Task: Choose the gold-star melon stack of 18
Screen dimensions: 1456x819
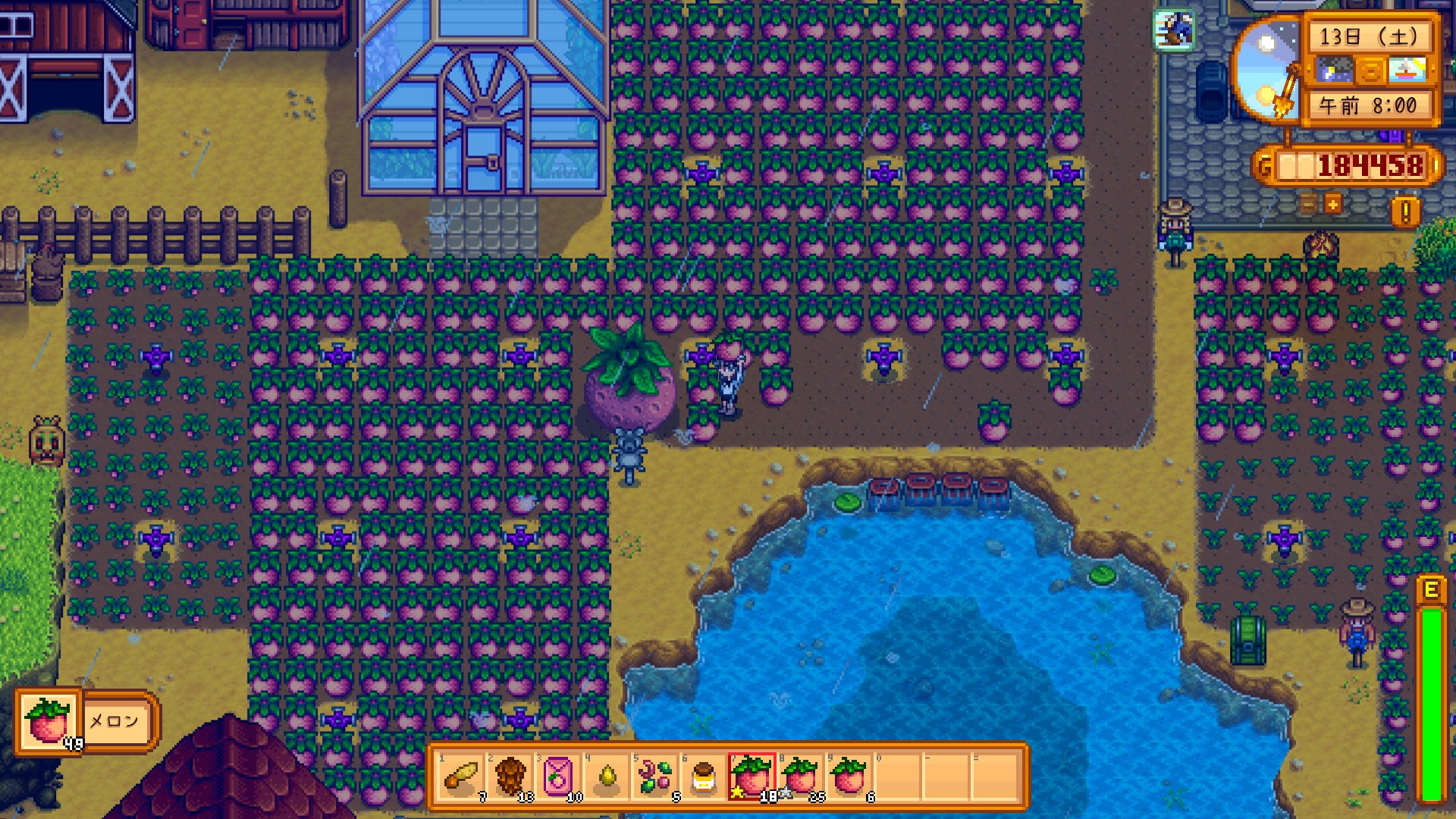Action: tap(752, 777)
